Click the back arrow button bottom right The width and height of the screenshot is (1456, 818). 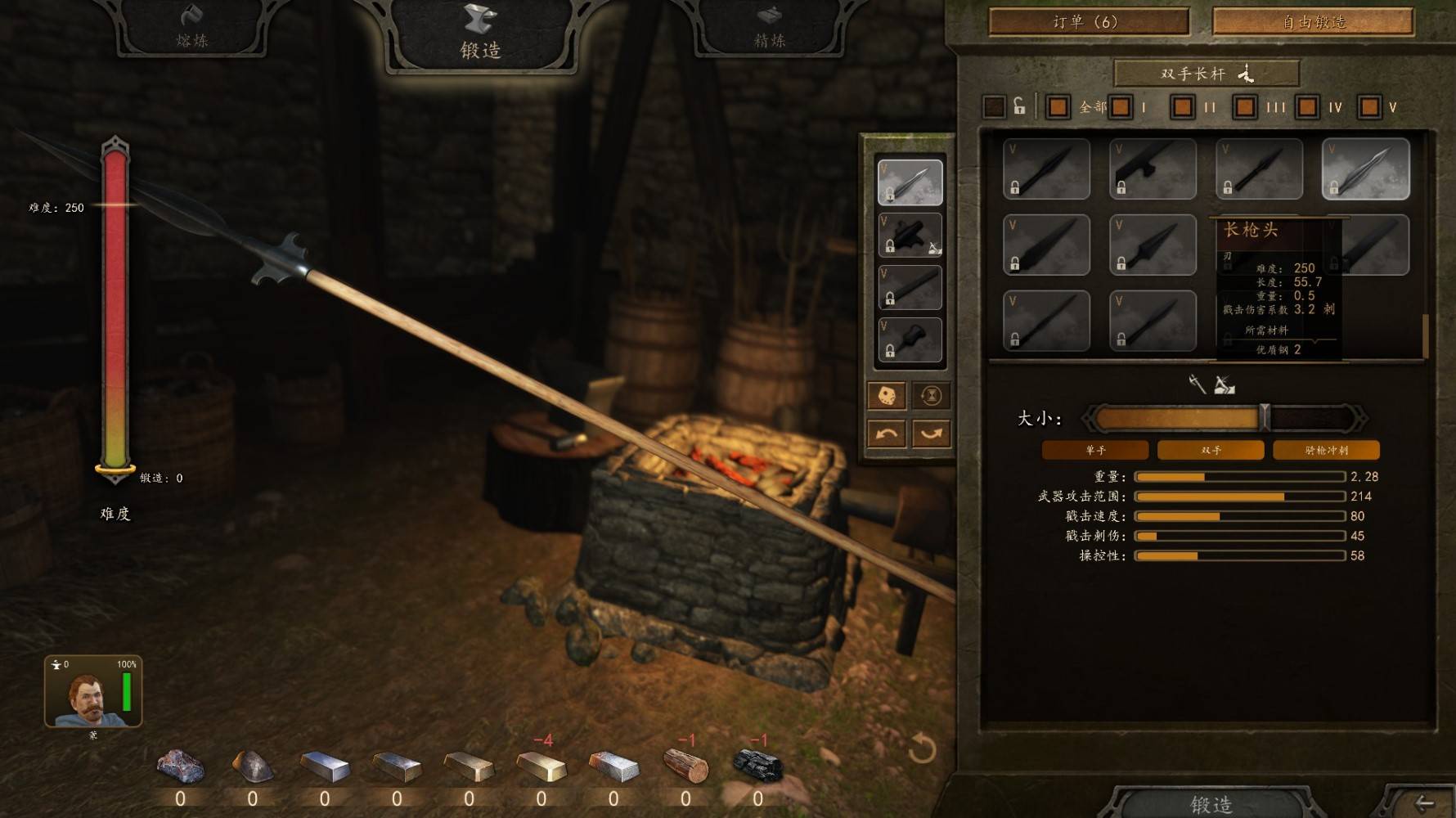point(1423,803)
